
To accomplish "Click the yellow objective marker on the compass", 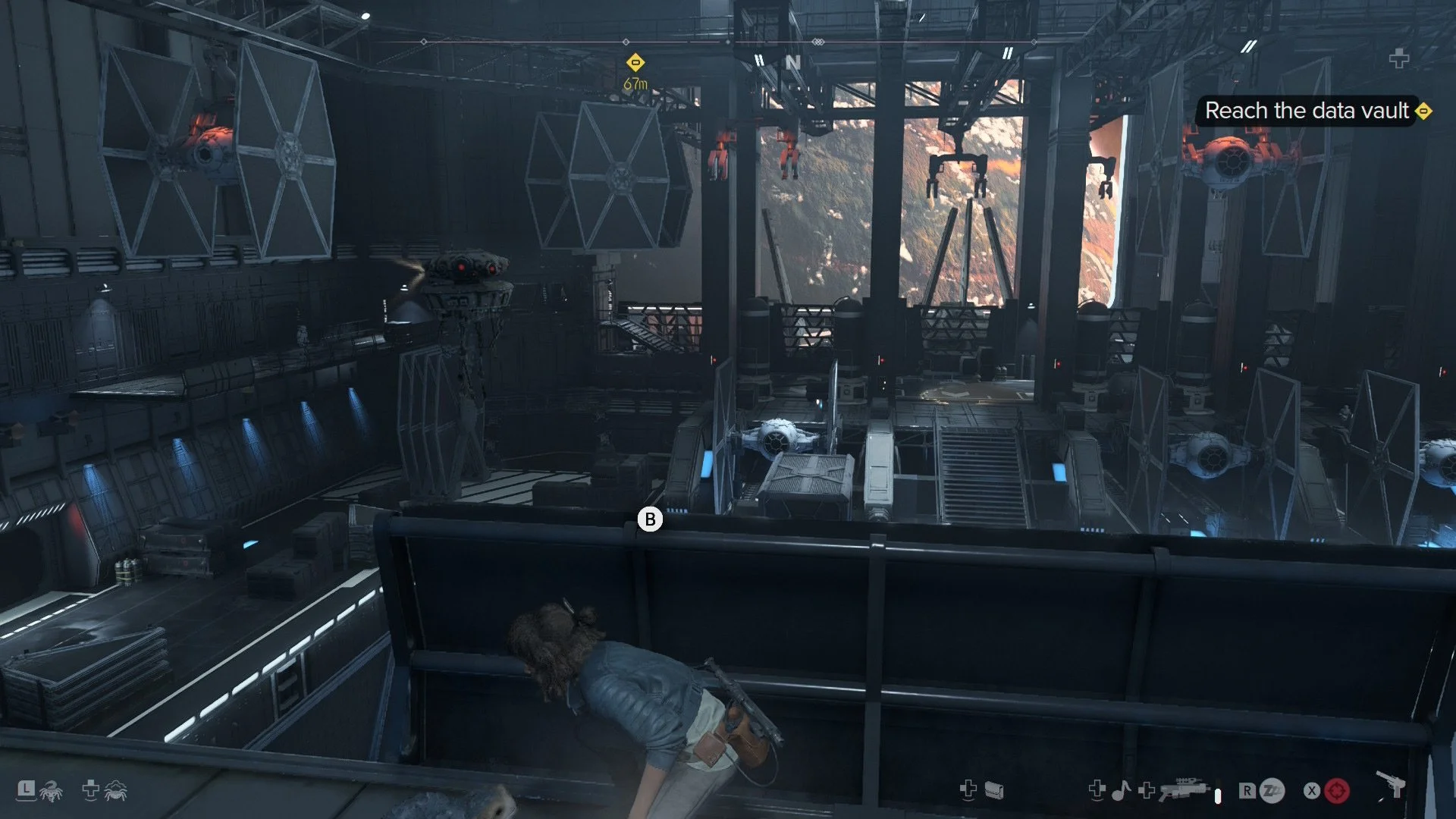I will (x=635, y=62).
